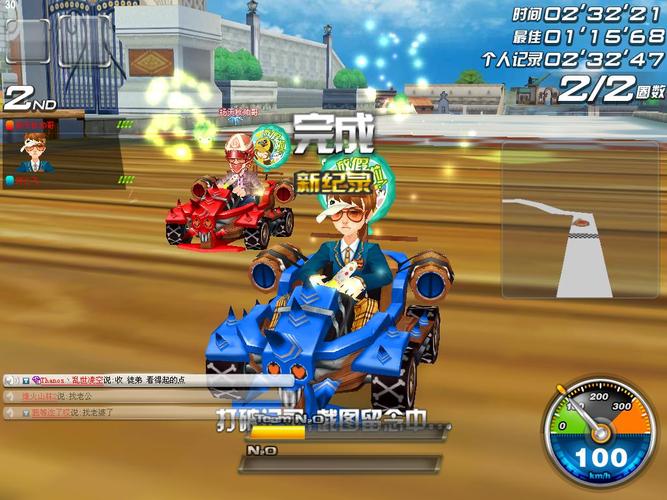Click the red-marked first-place player entry
This screenshot has width=667, height=500.
(34, 126)
